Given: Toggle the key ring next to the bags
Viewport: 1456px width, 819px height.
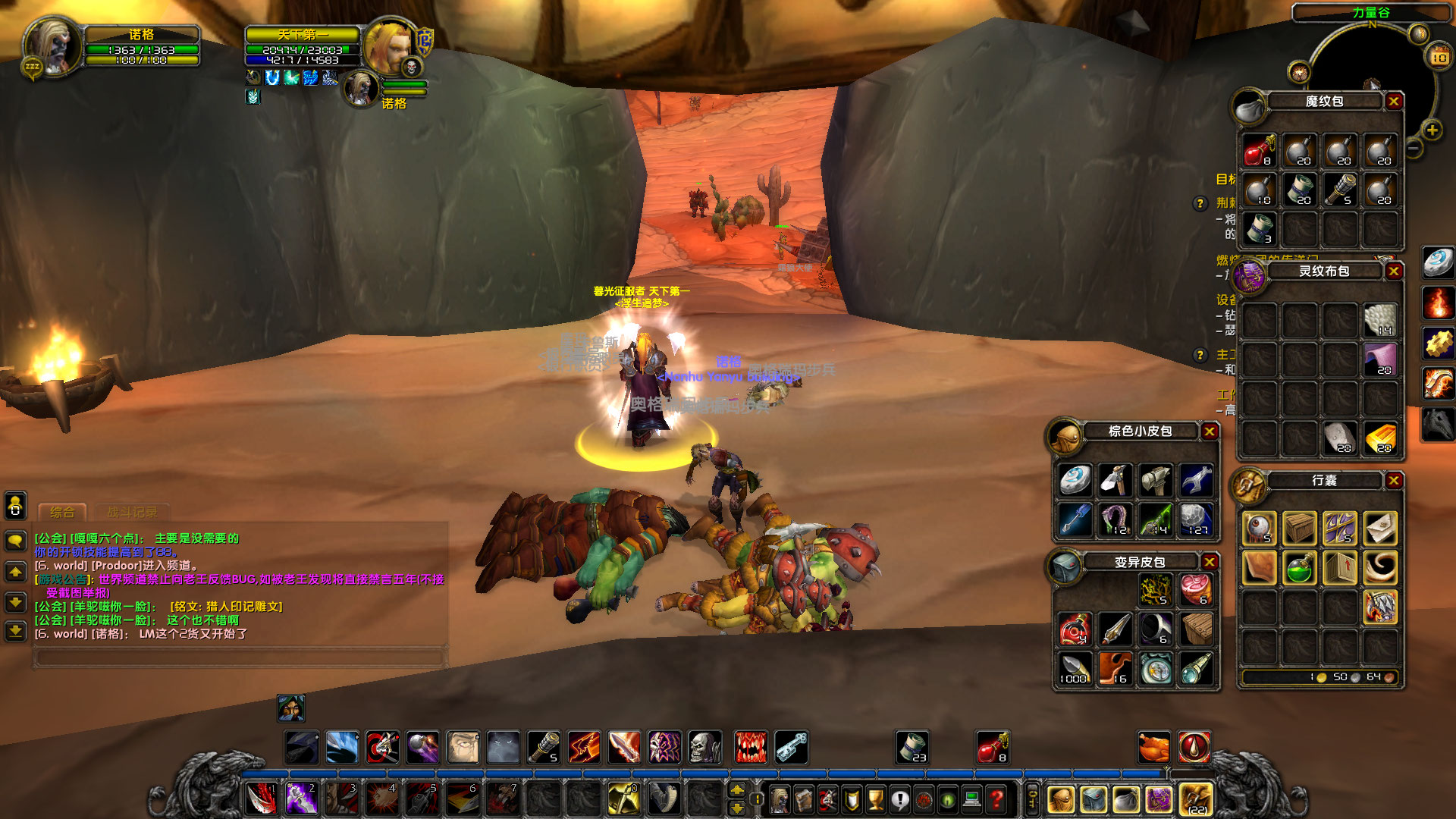Looking at the screenshot, I should [x=1032, y=799].
